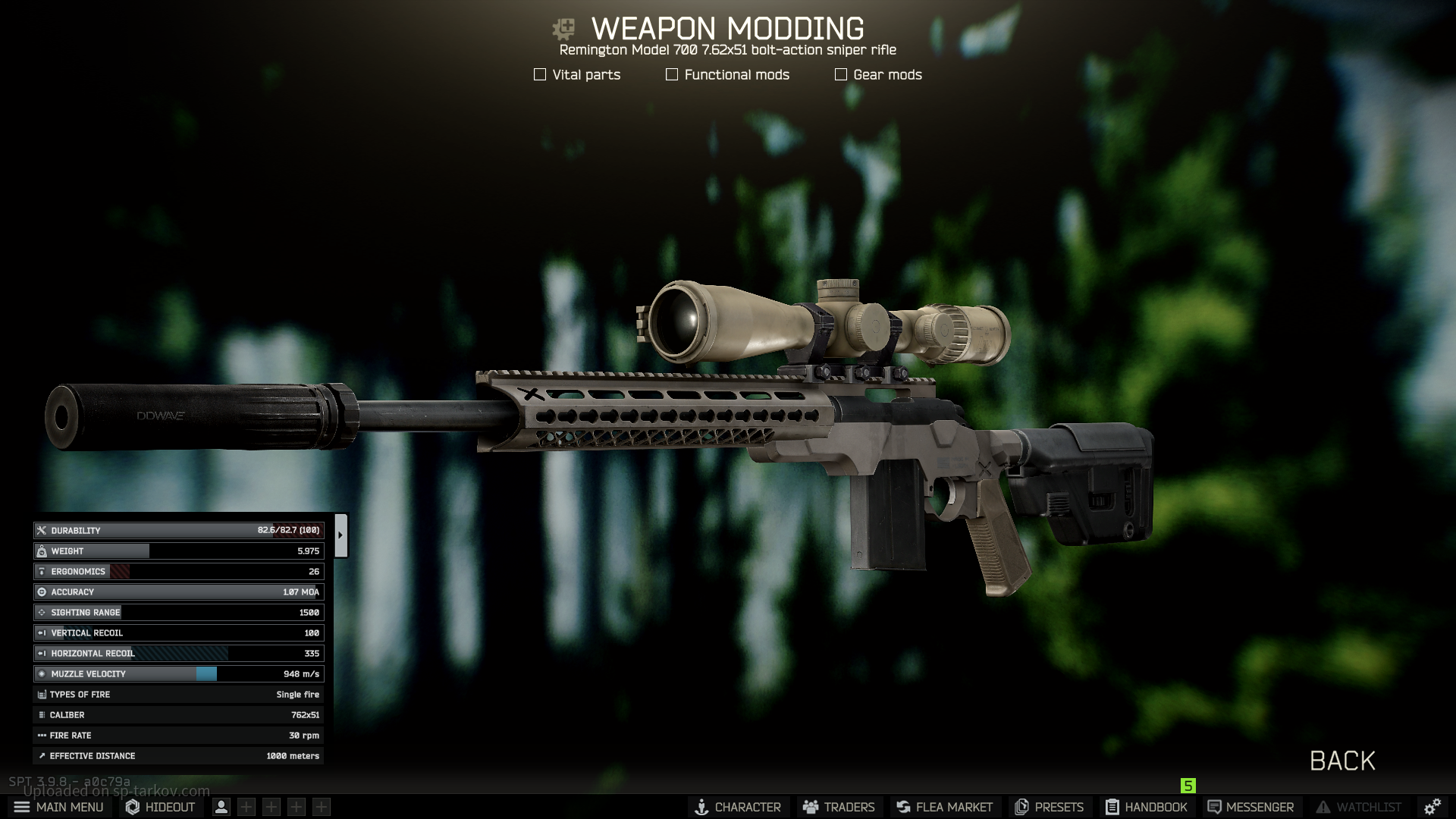
Task: Enable the Functional mods checkbox
Action: pyautogui.click(x=672, y=74)
